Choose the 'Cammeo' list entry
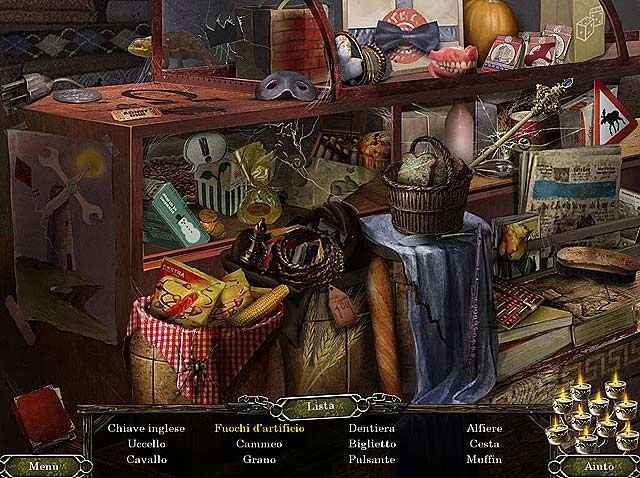 click(259, 444)
